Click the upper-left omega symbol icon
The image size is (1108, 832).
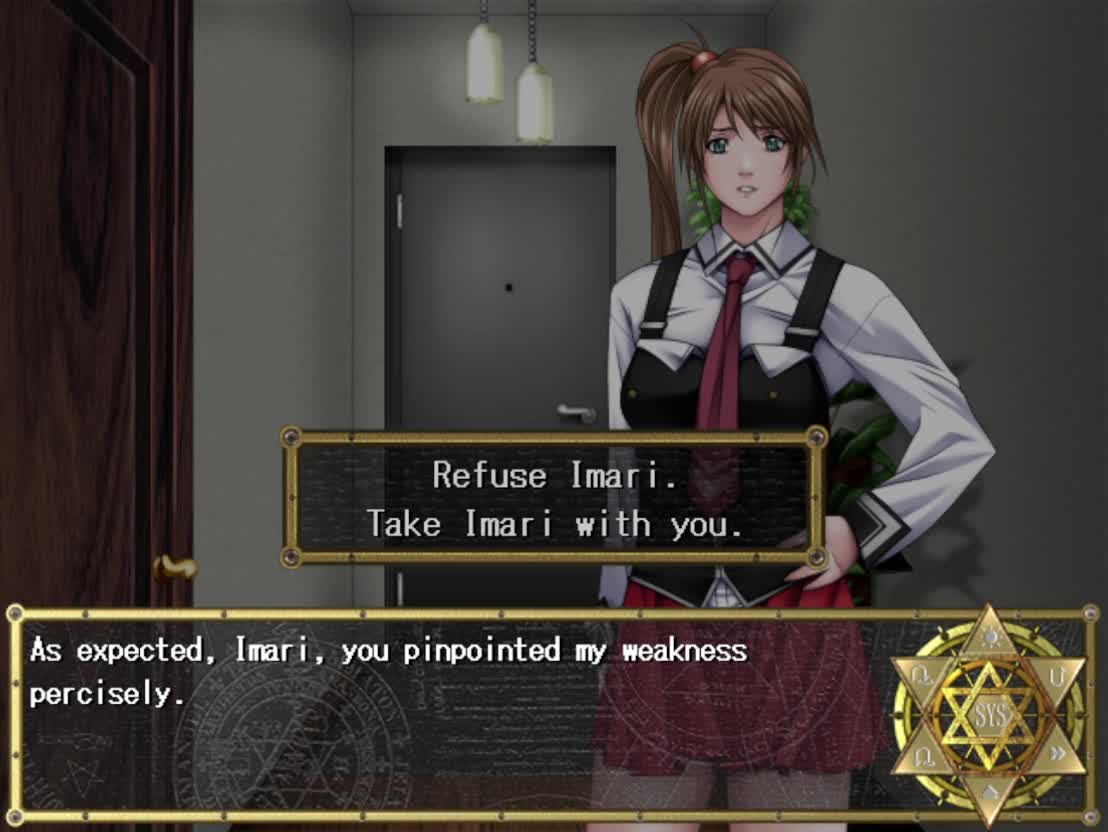(x=921, y=676)
